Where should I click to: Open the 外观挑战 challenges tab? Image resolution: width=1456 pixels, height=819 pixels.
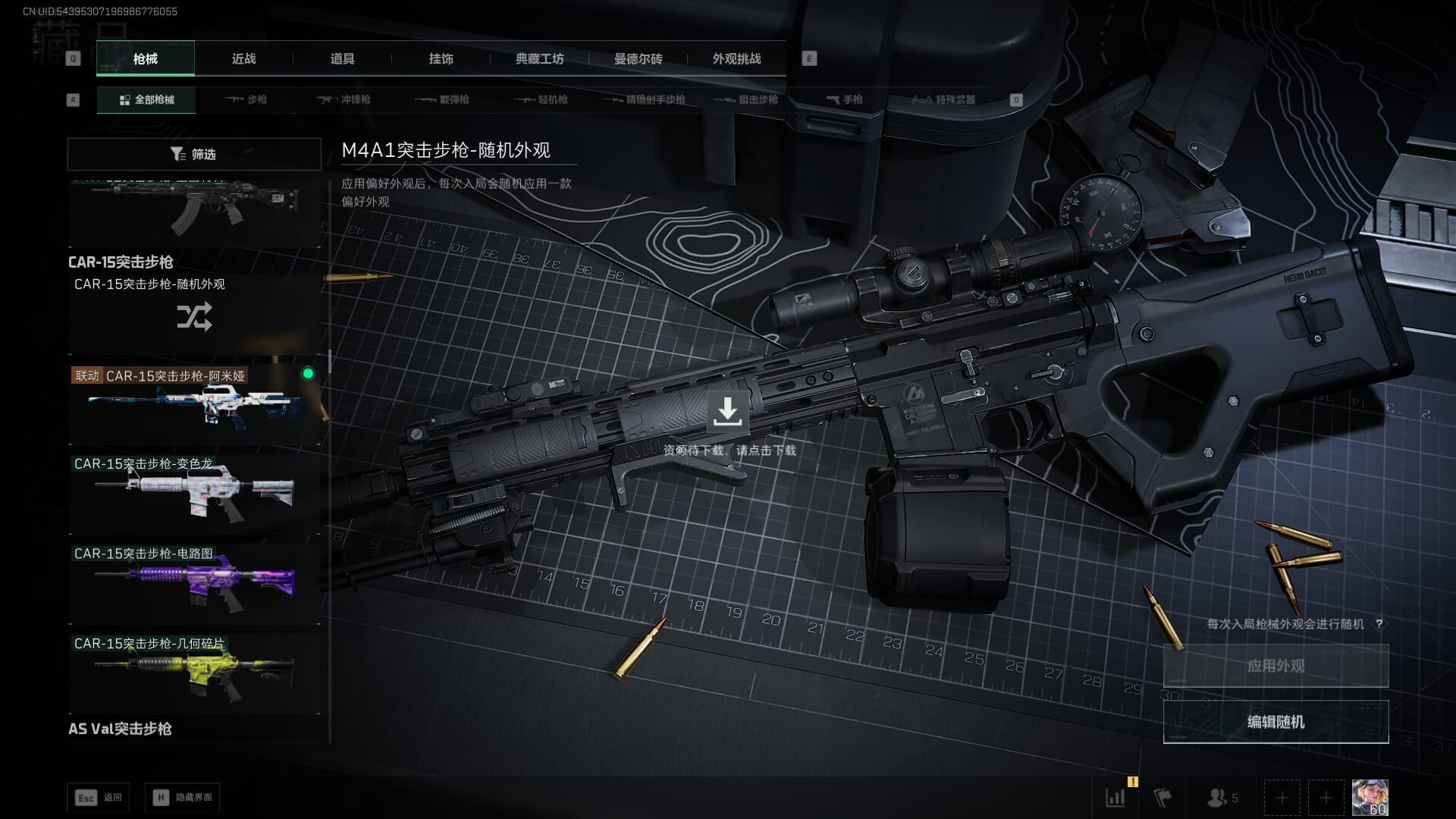coord(736,58)
